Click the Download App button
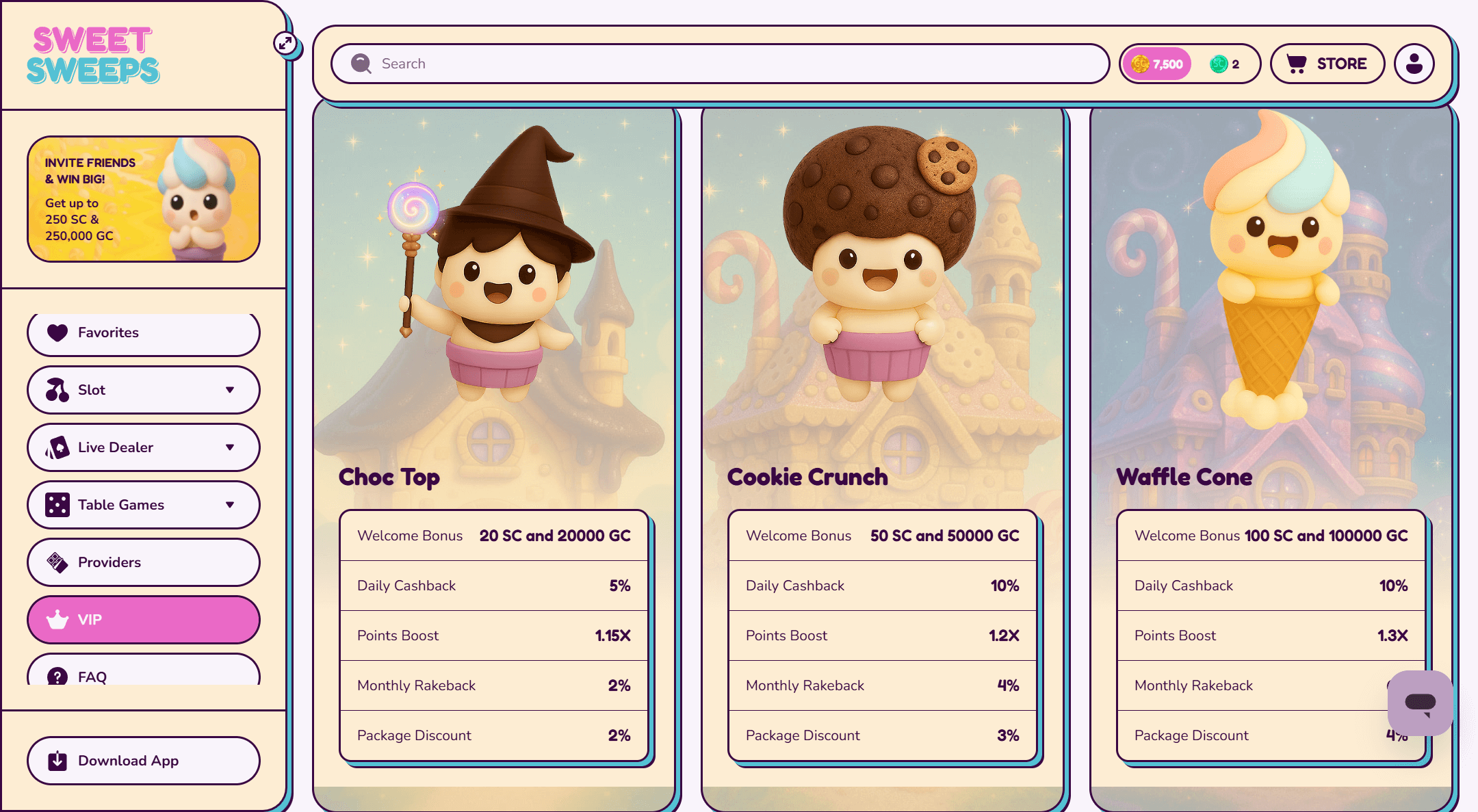 coord(144,761)
